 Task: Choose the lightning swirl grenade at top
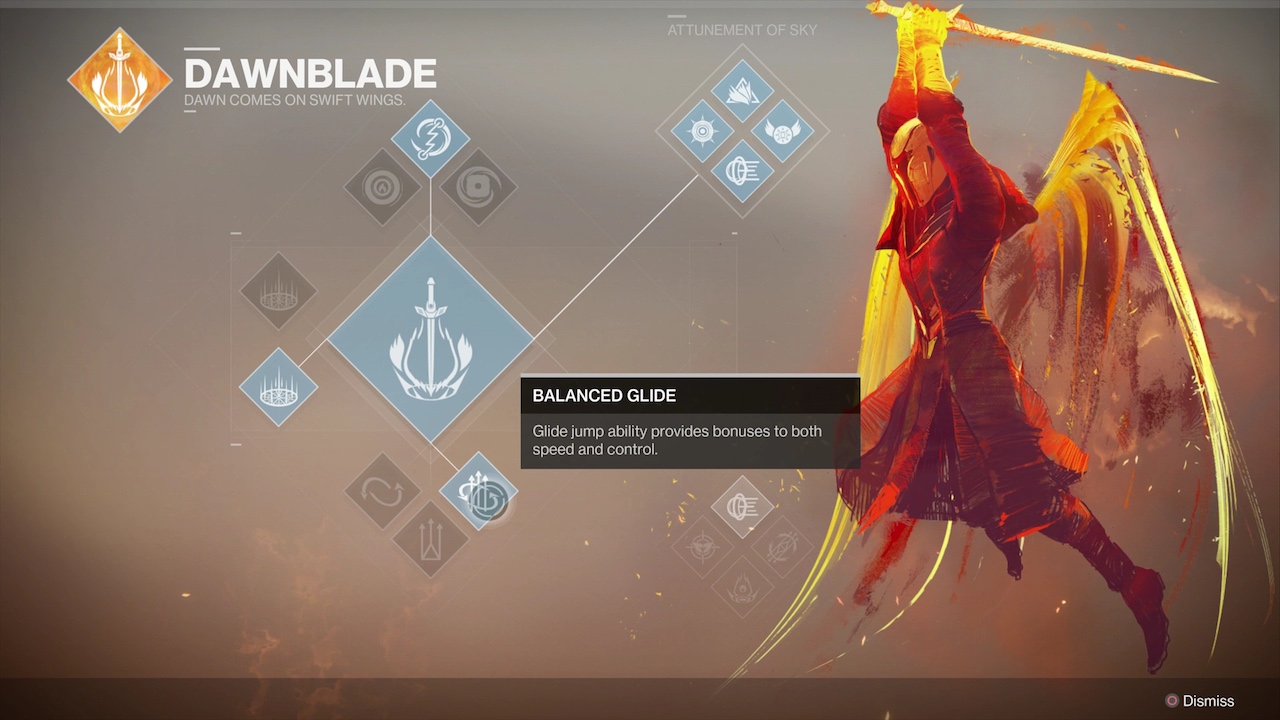coord(430,139)
